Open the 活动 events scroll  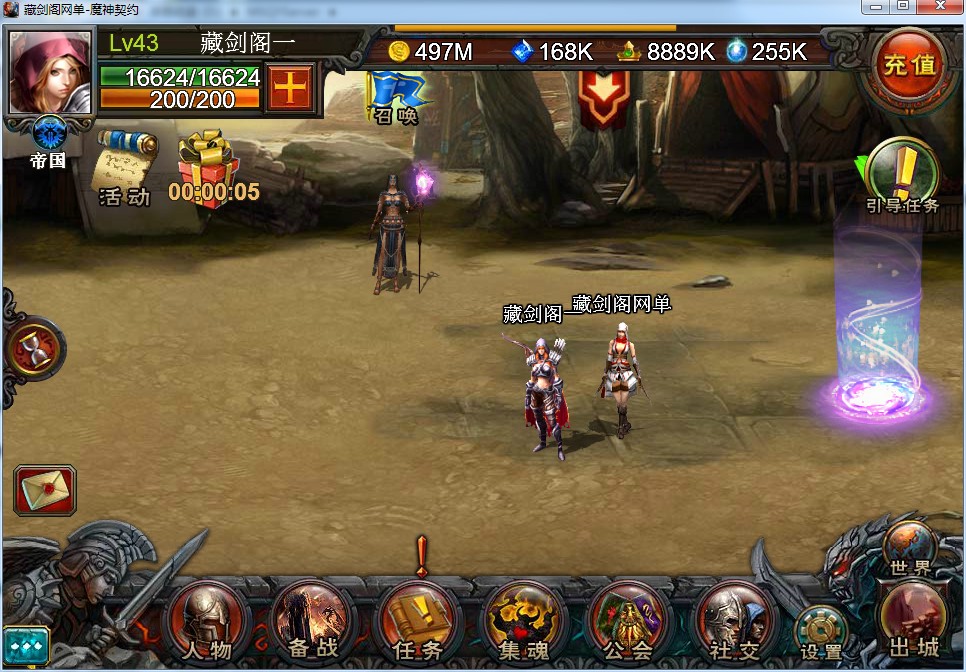click(124, 166)
